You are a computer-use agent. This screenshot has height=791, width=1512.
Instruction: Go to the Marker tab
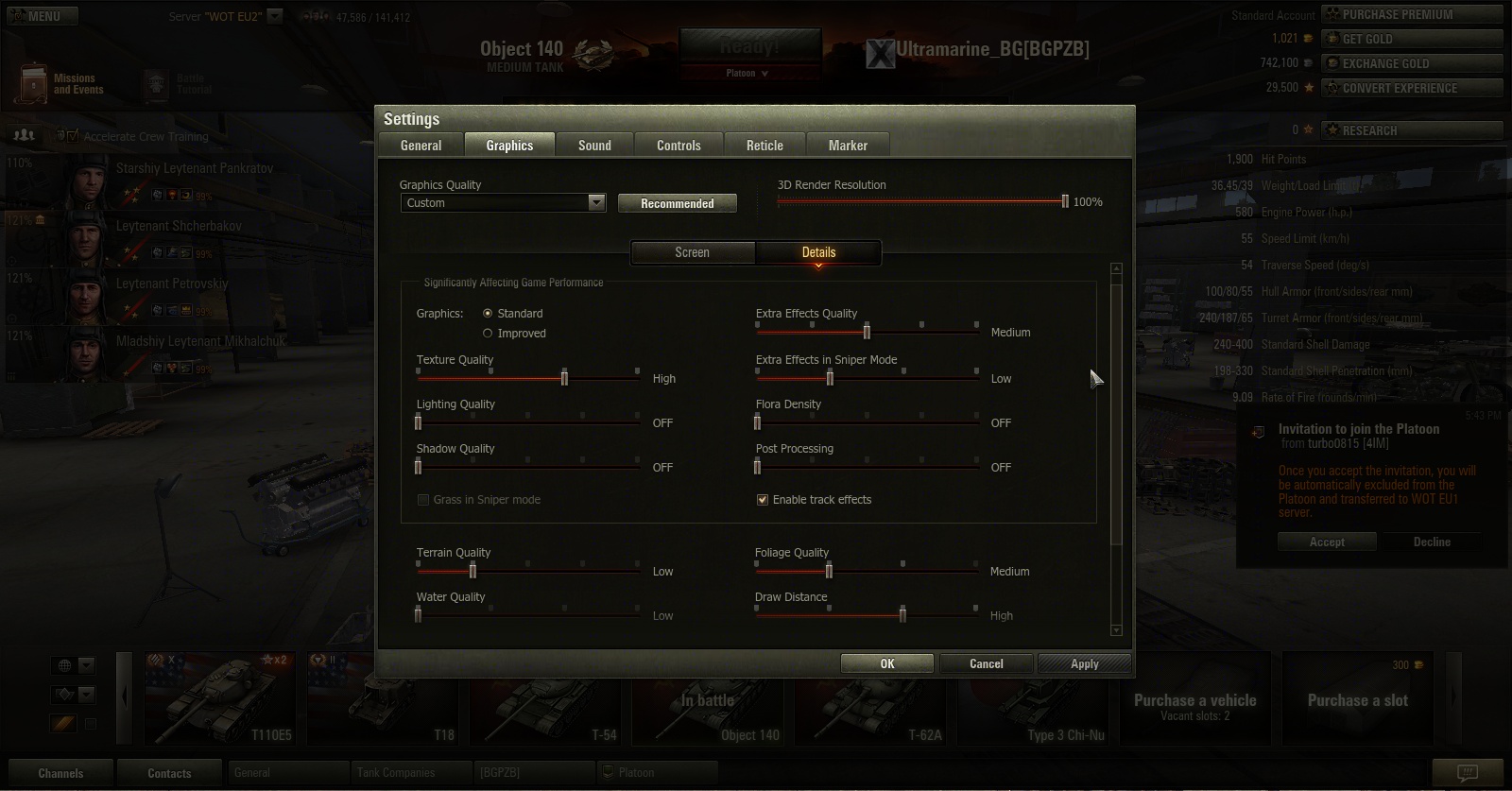tap(848, 146)
